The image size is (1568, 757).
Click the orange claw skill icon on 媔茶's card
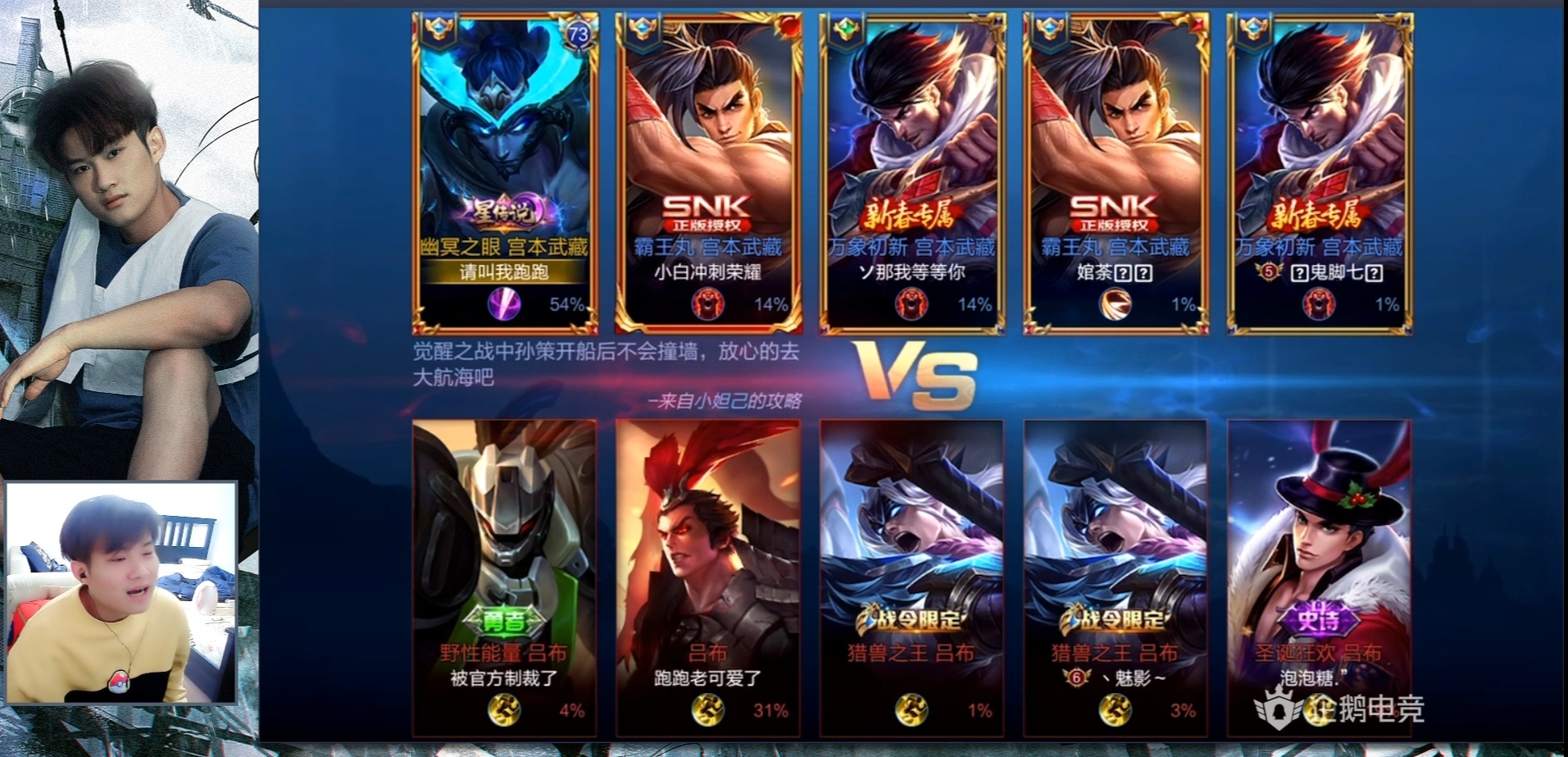click(x=1114, y=306)
